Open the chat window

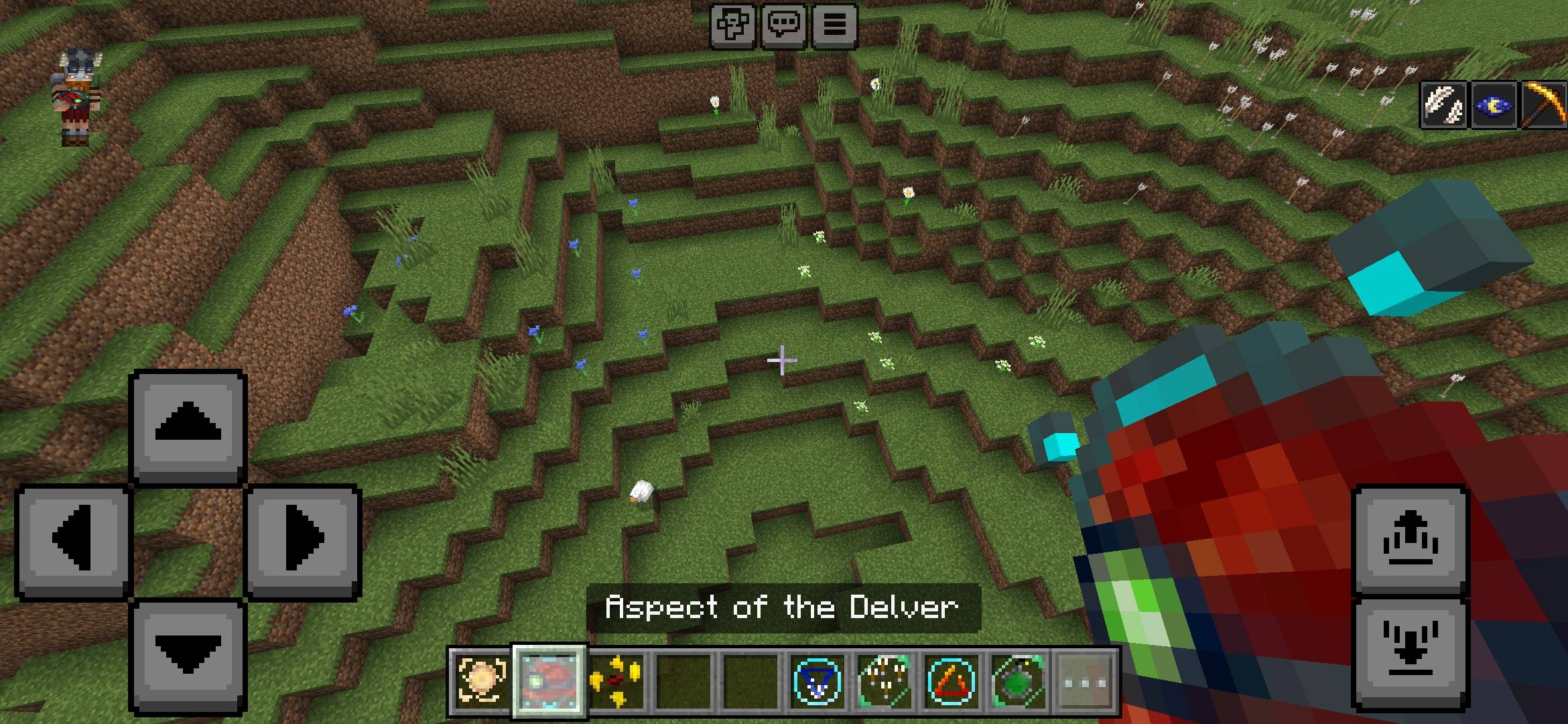pos(785,27)
